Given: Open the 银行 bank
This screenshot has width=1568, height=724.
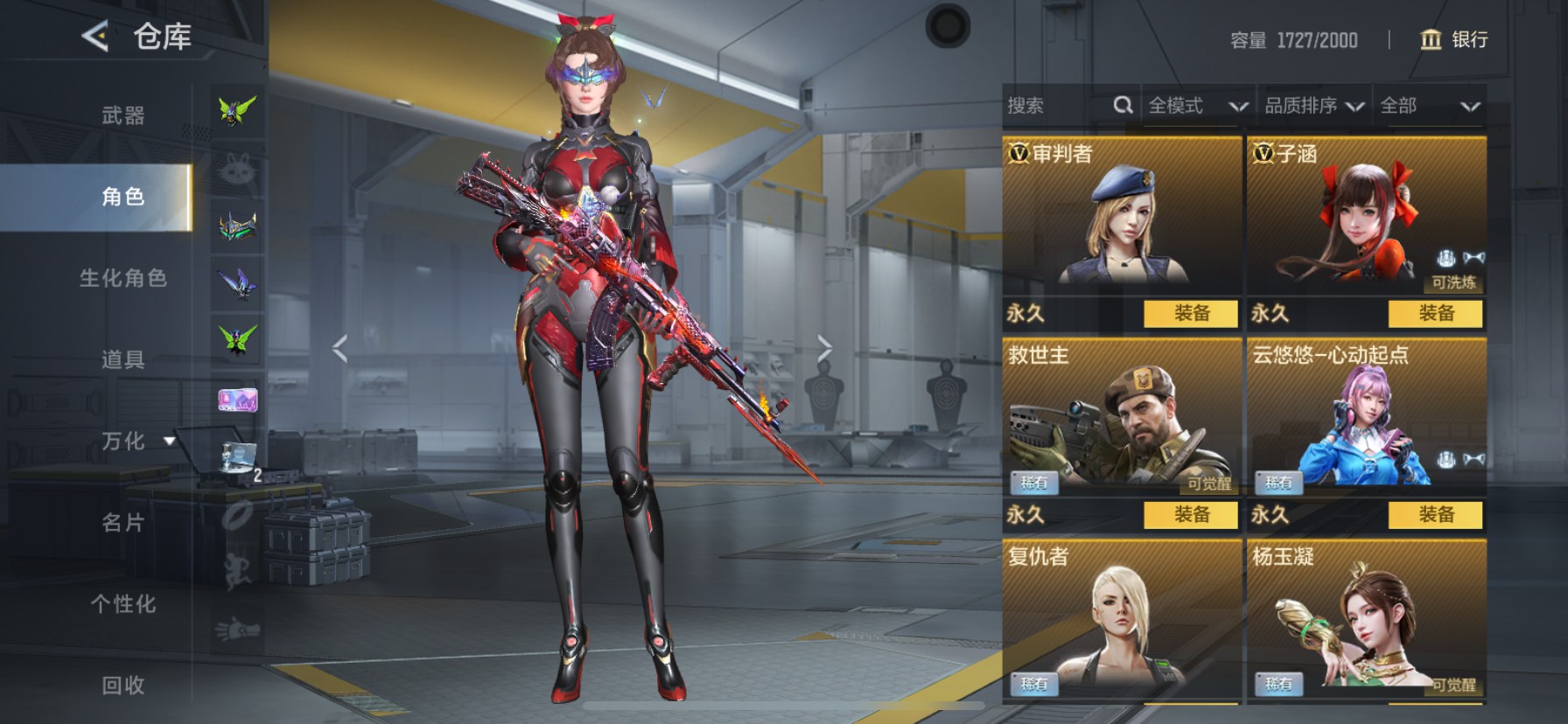Looking at the screenshot, I should click(1454, 39).
